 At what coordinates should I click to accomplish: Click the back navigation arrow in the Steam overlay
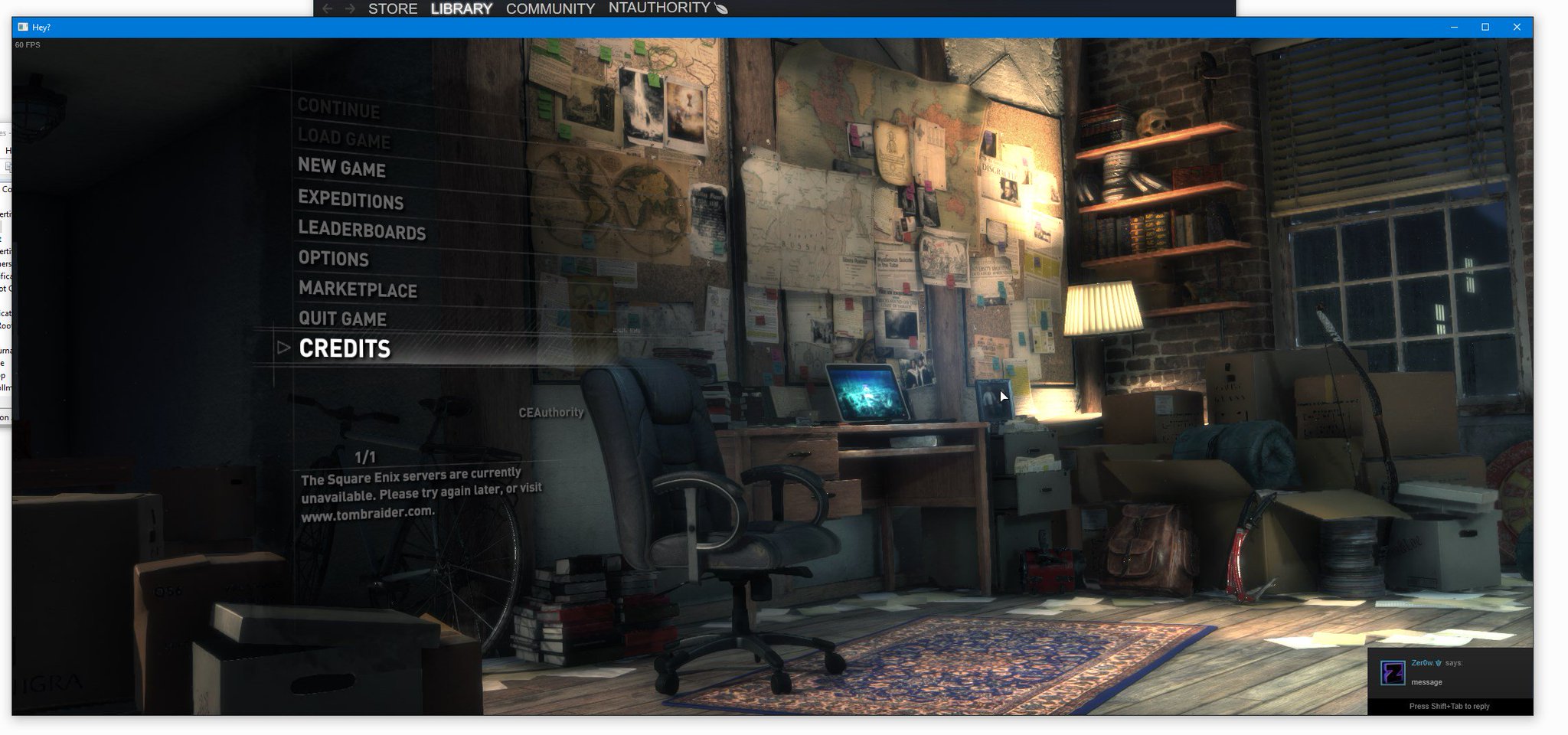coord(328,8)
